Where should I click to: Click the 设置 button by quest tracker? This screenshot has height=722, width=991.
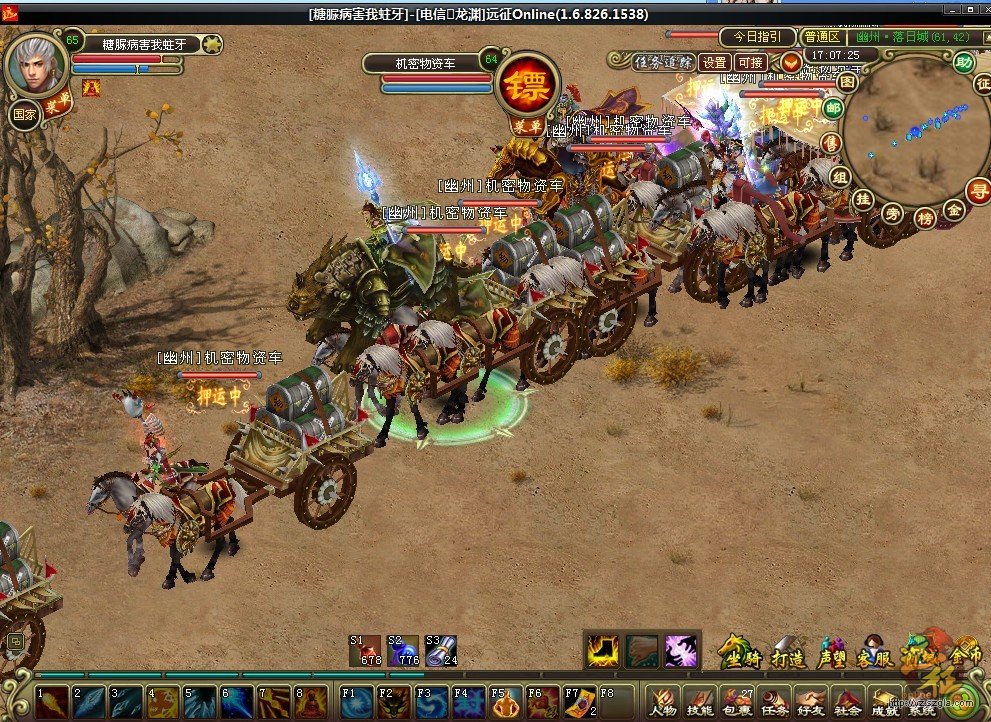pyautogui.click(x=714, y=62)
